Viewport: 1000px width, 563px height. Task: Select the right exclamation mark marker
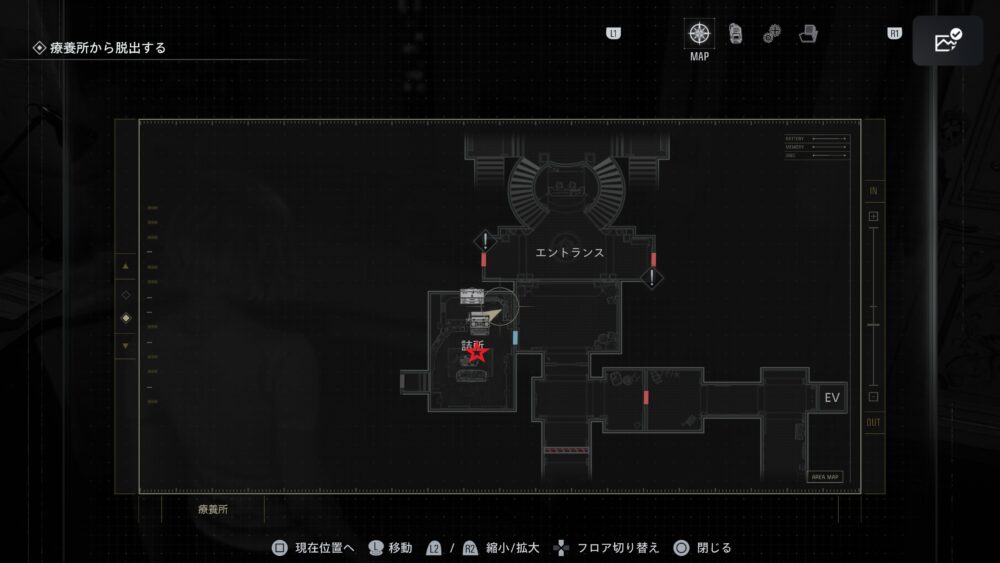tap(652, 277)
